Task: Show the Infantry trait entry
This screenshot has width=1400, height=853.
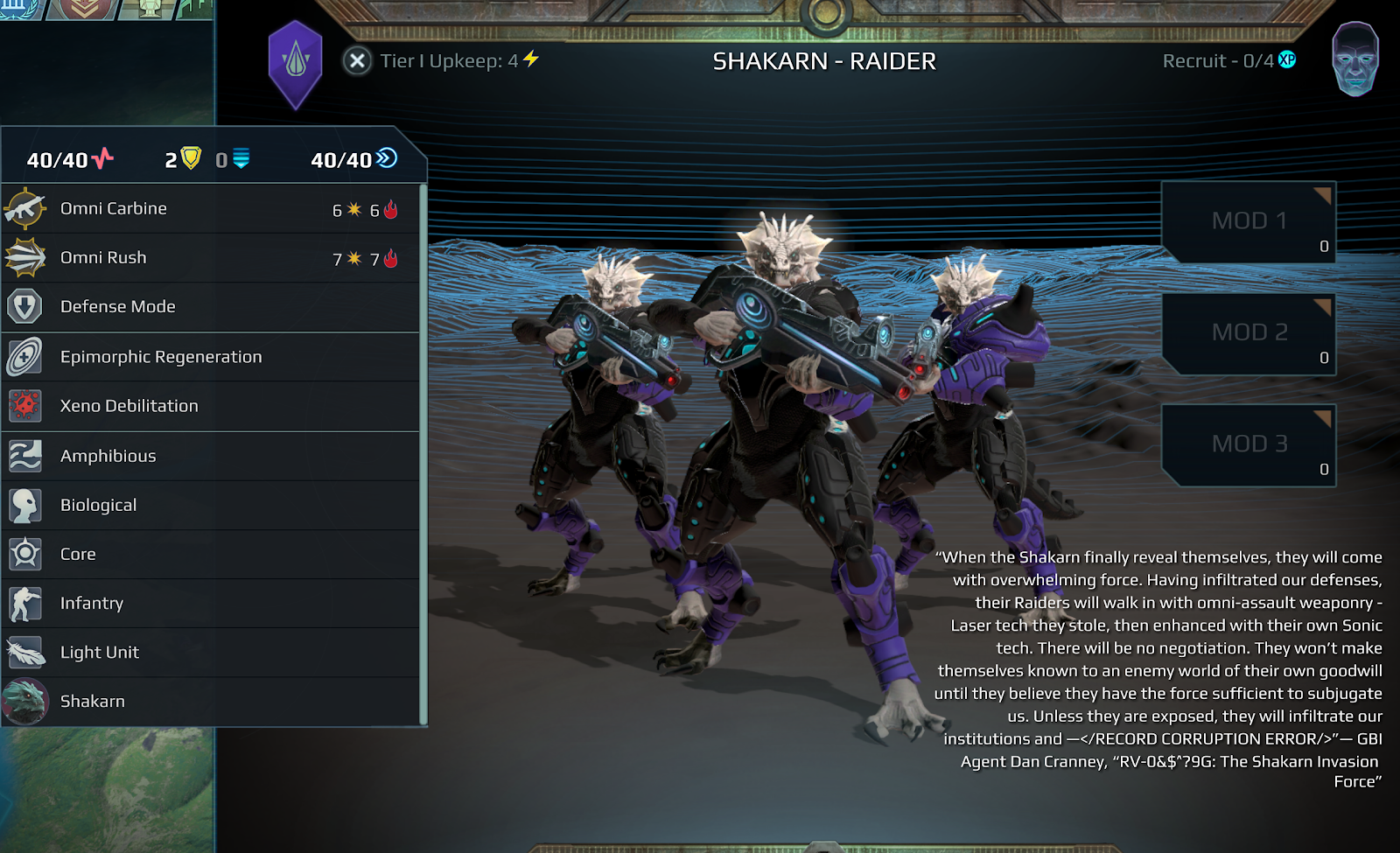Action: 210,603
